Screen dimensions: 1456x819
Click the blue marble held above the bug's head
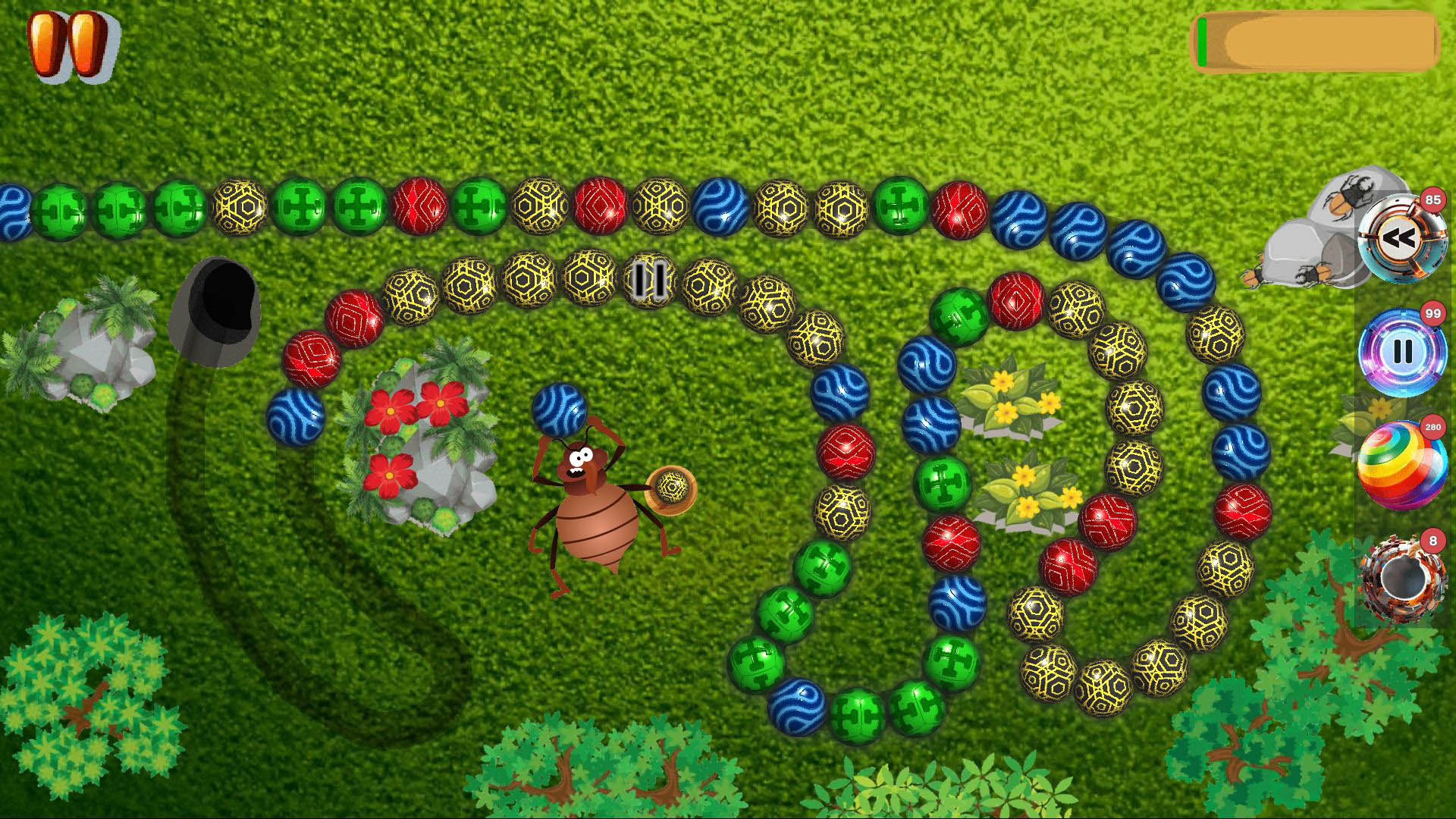[561, 409]
